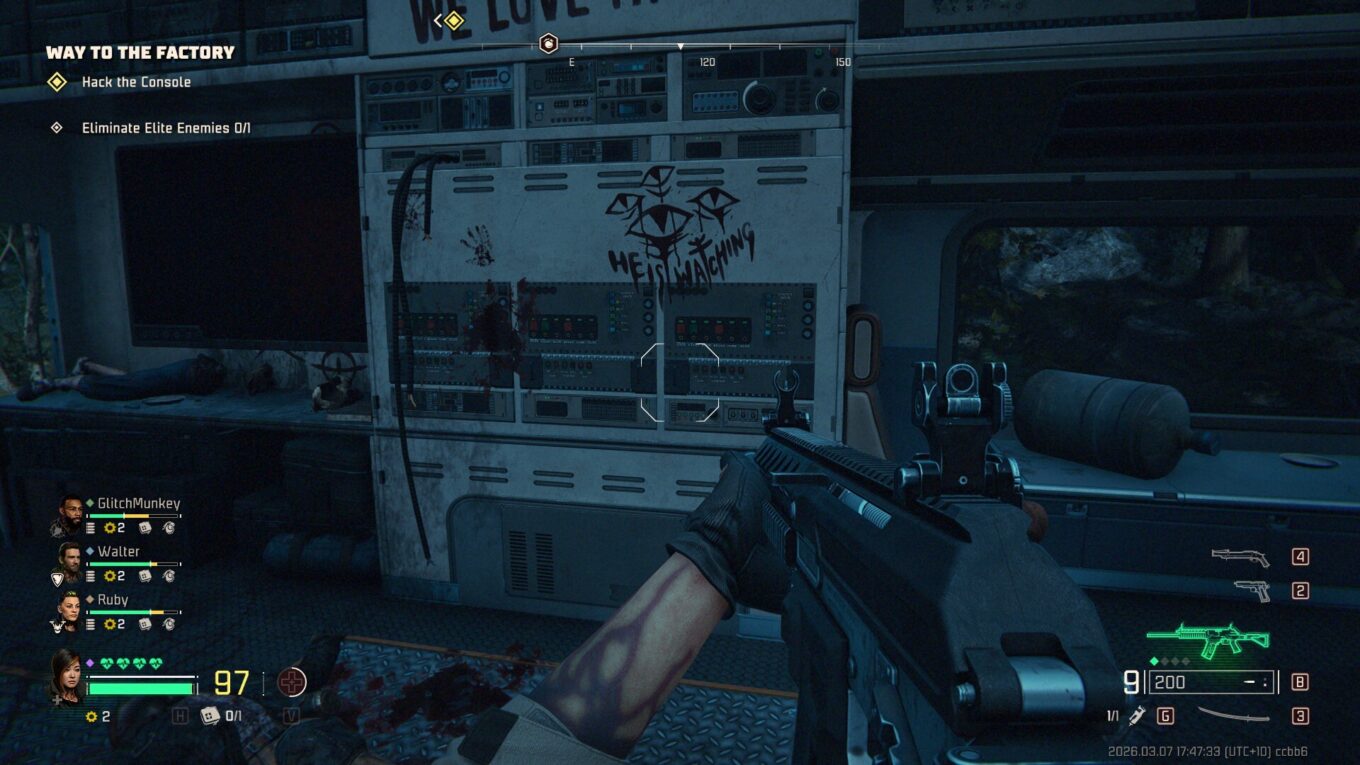The image size is (1360, 765).
Task: Switch to the pistol sidearm
Action: click(1251, 590)
